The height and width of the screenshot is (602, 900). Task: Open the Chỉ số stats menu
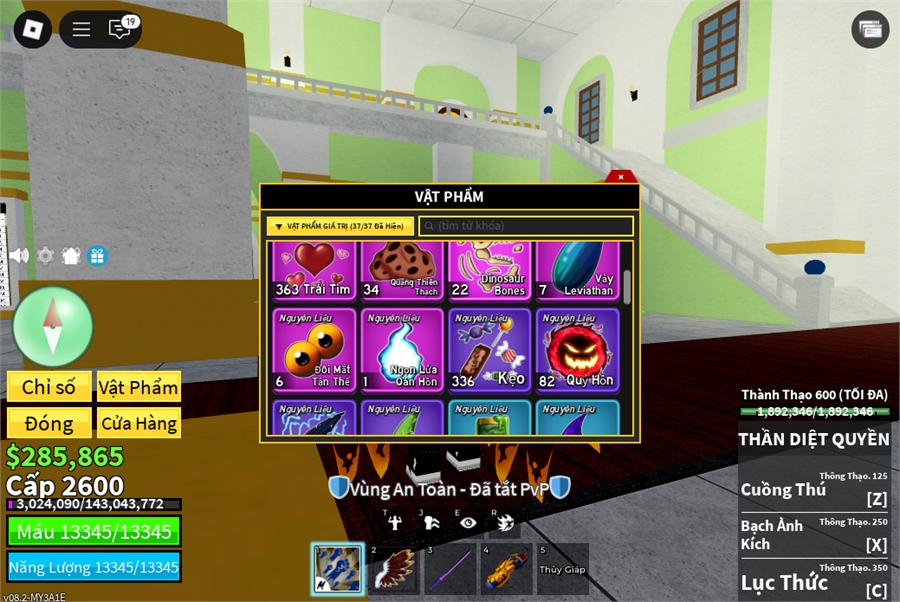[x=49, y=387]
